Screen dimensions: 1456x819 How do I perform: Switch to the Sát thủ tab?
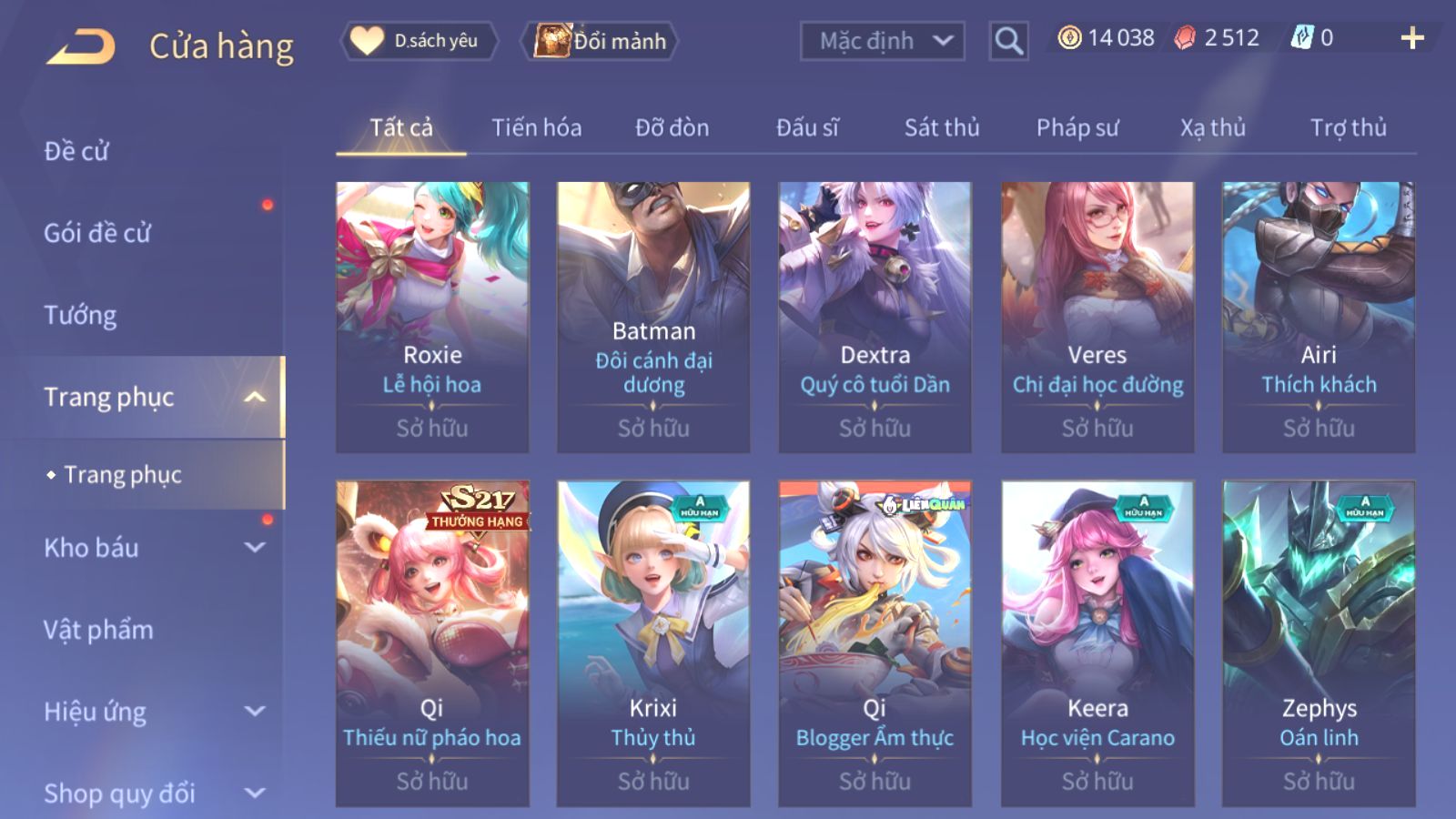pyautogui.click(x=941, y=127)
